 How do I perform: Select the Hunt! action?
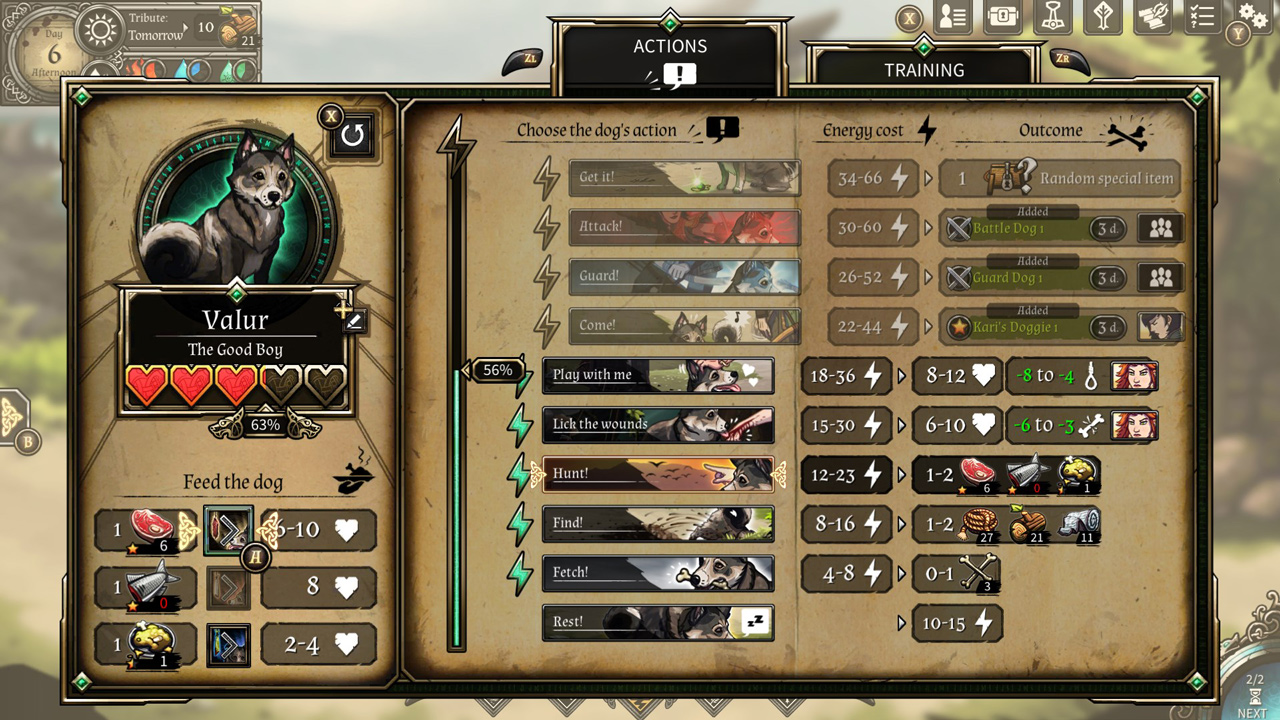[x=658, y=474]
